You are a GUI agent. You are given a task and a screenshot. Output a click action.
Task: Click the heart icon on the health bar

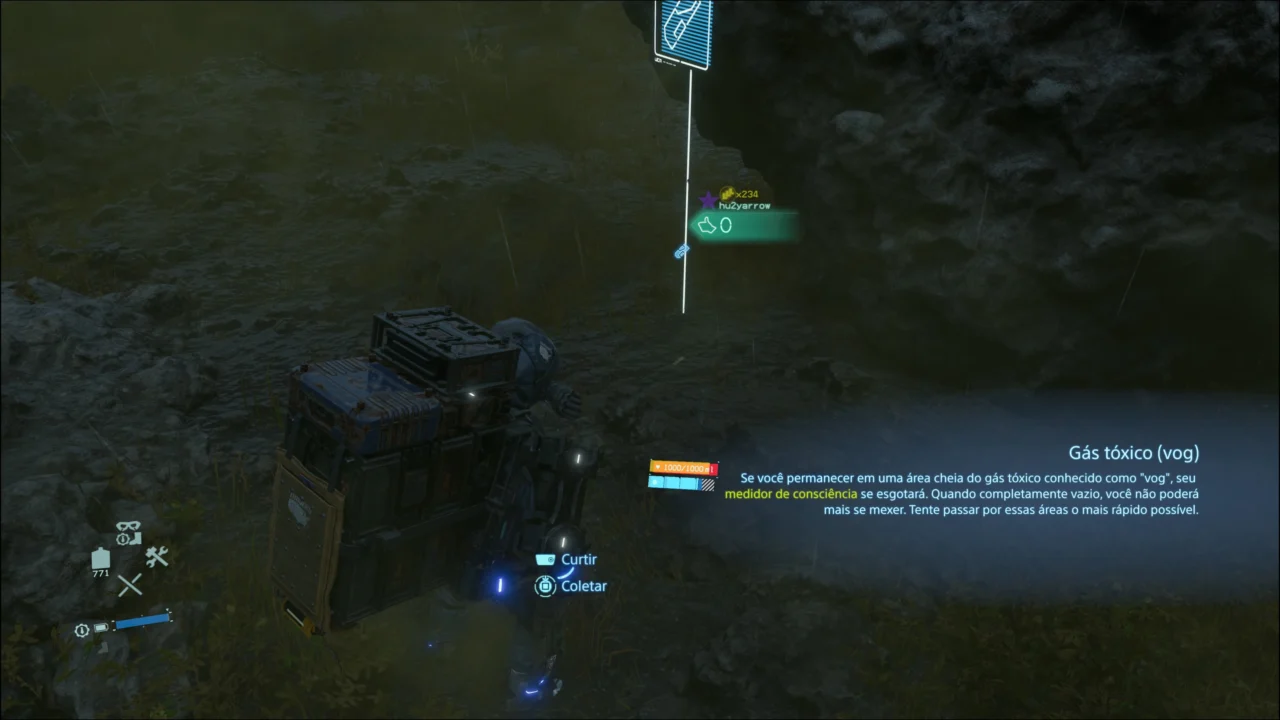click(658, 467)
